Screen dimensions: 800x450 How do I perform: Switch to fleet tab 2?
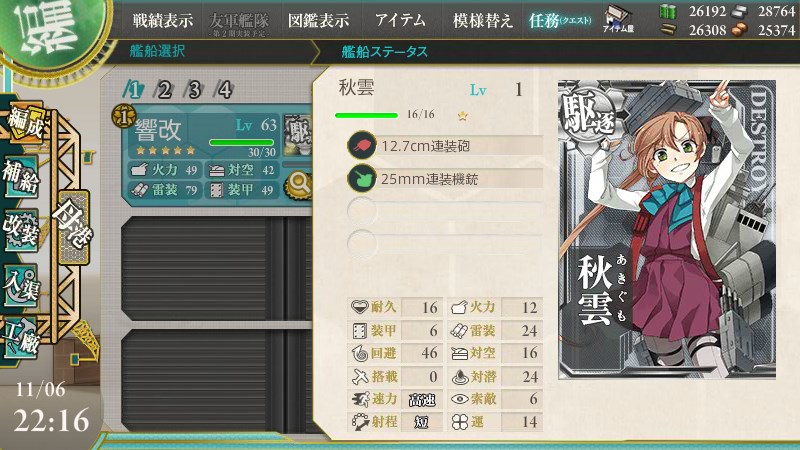coord(165,90)
